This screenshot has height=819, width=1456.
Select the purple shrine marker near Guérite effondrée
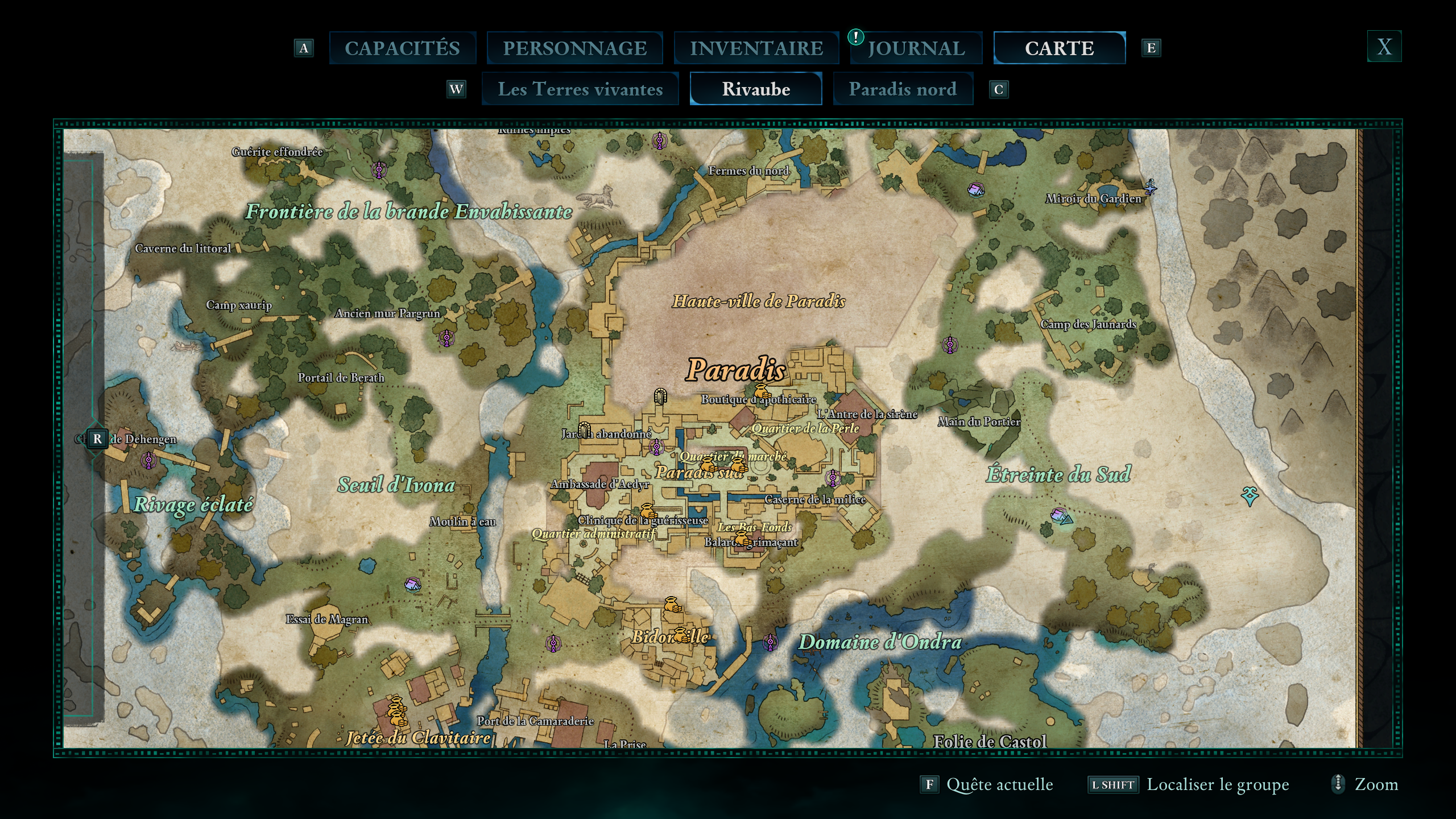(379, 169)
